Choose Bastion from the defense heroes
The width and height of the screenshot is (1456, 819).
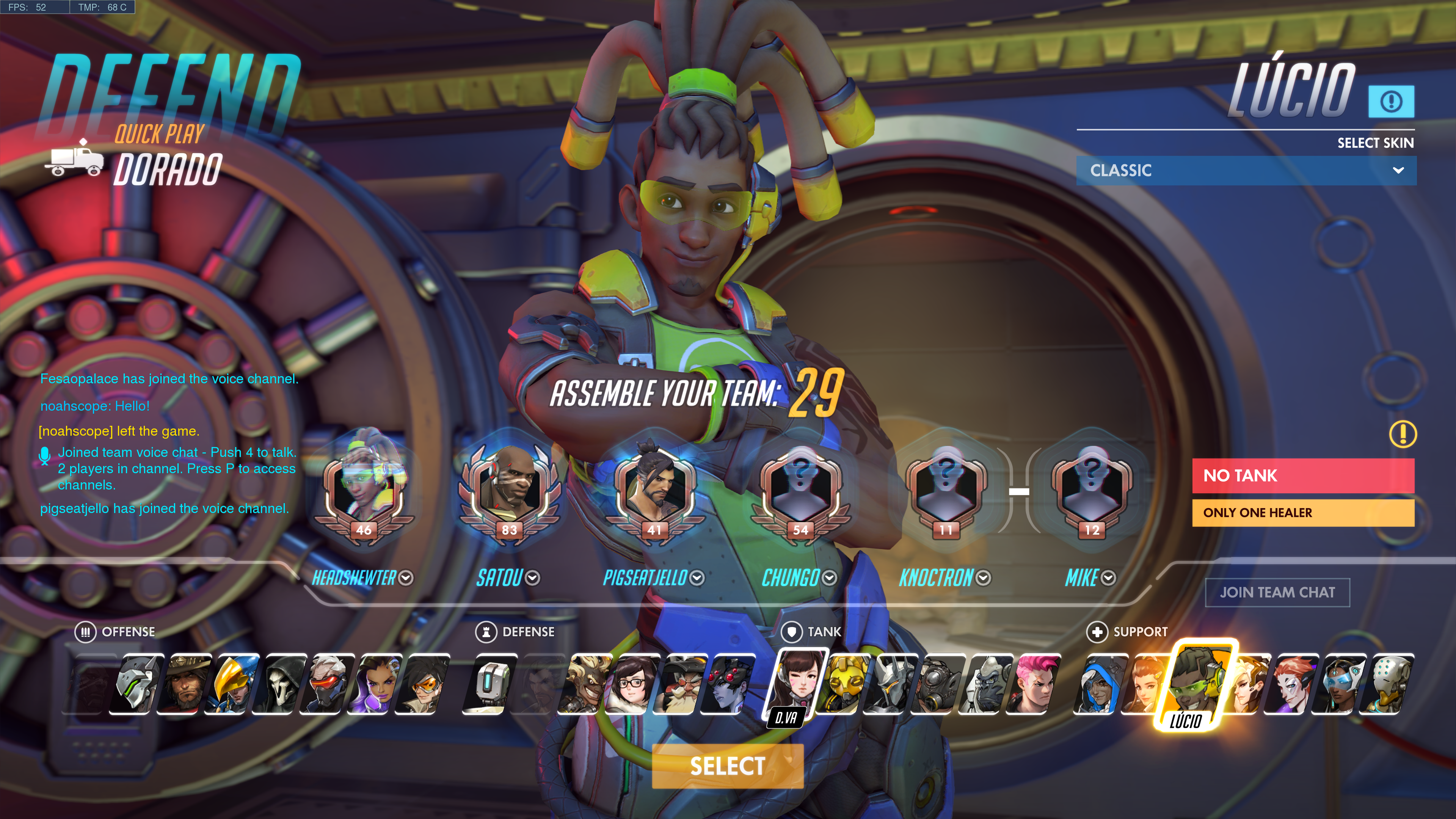point(488,684)
